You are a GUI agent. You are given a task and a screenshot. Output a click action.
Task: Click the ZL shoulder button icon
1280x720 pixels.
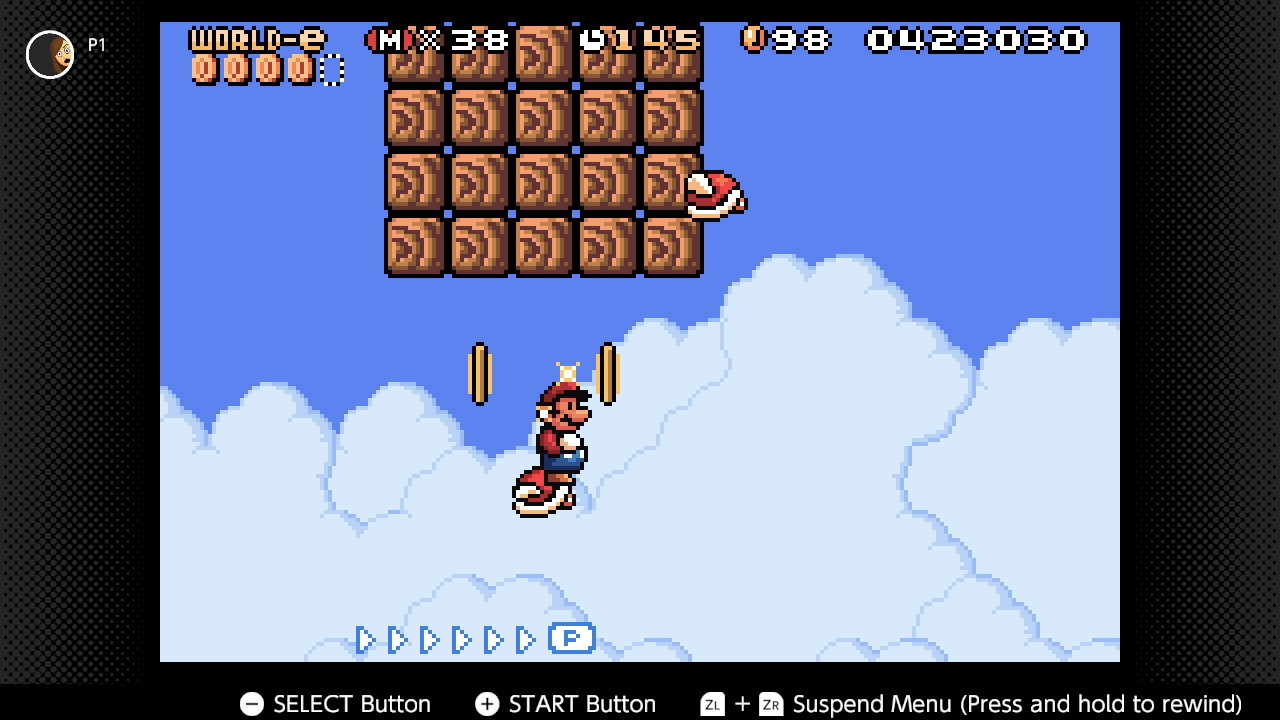(712, 704)
